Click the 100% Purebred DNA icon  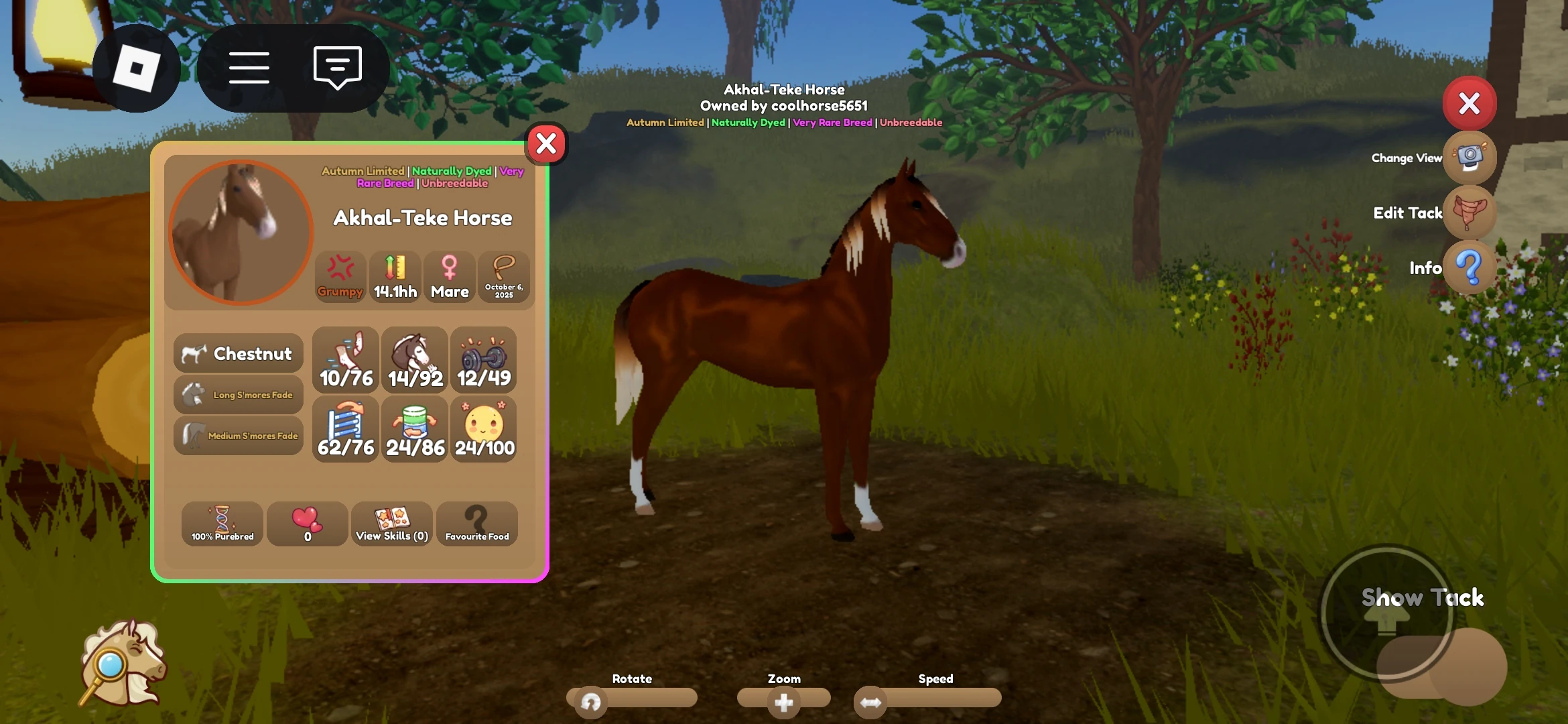(222, 524)
